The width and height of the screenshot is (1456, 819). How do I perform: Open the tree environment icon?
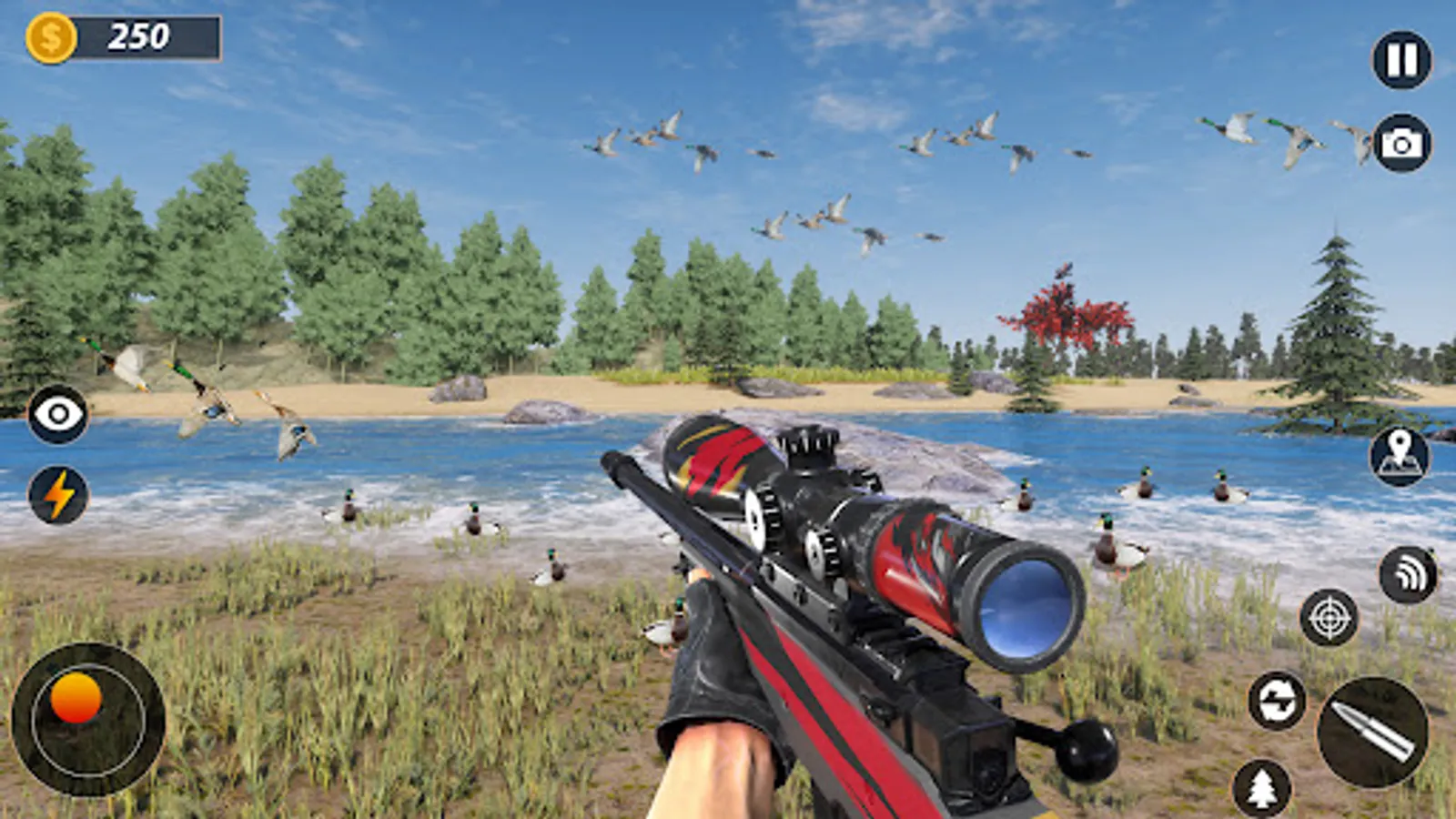pos(1261,788)
